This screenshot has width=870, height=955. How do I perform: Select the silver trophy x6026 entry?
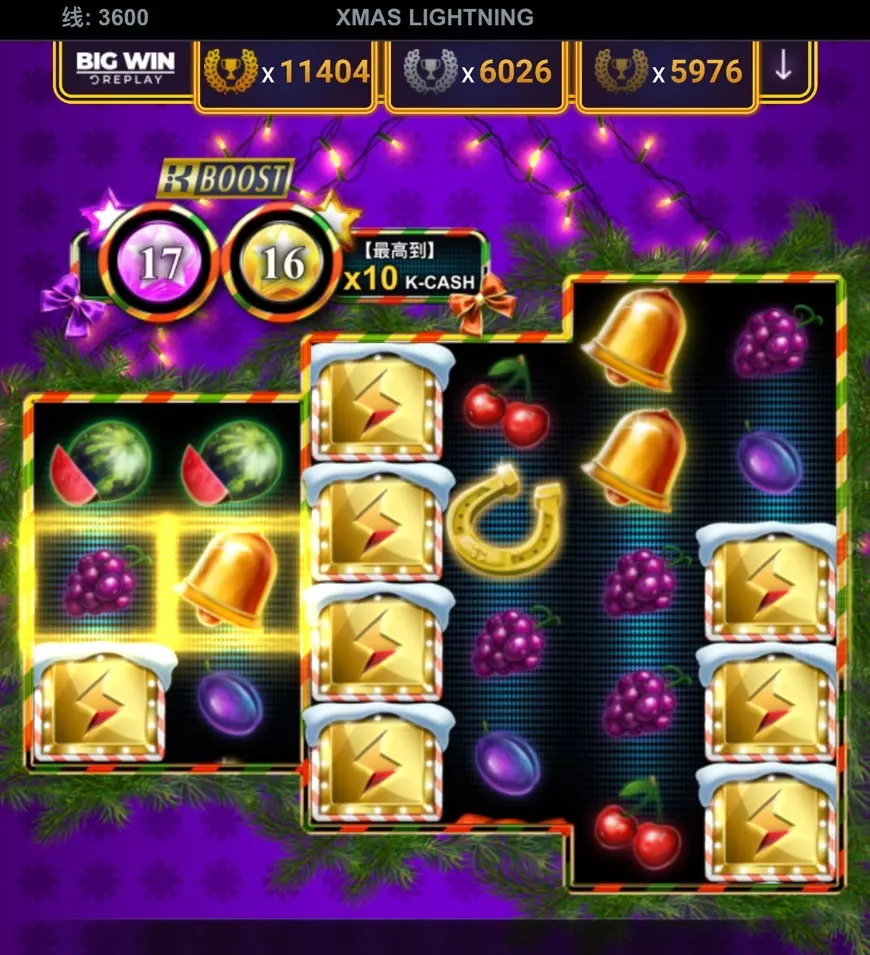pos(478,72)
